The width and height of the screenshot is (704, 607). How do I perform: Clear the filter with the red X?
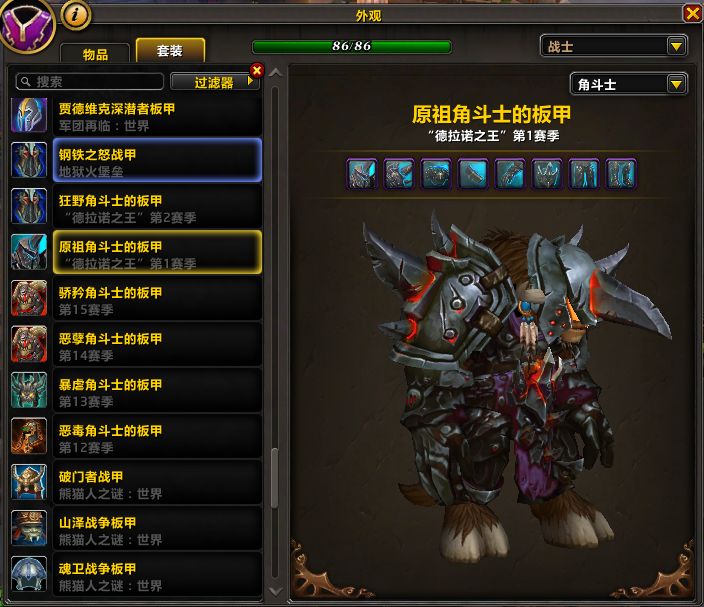(x=257, y=70)
